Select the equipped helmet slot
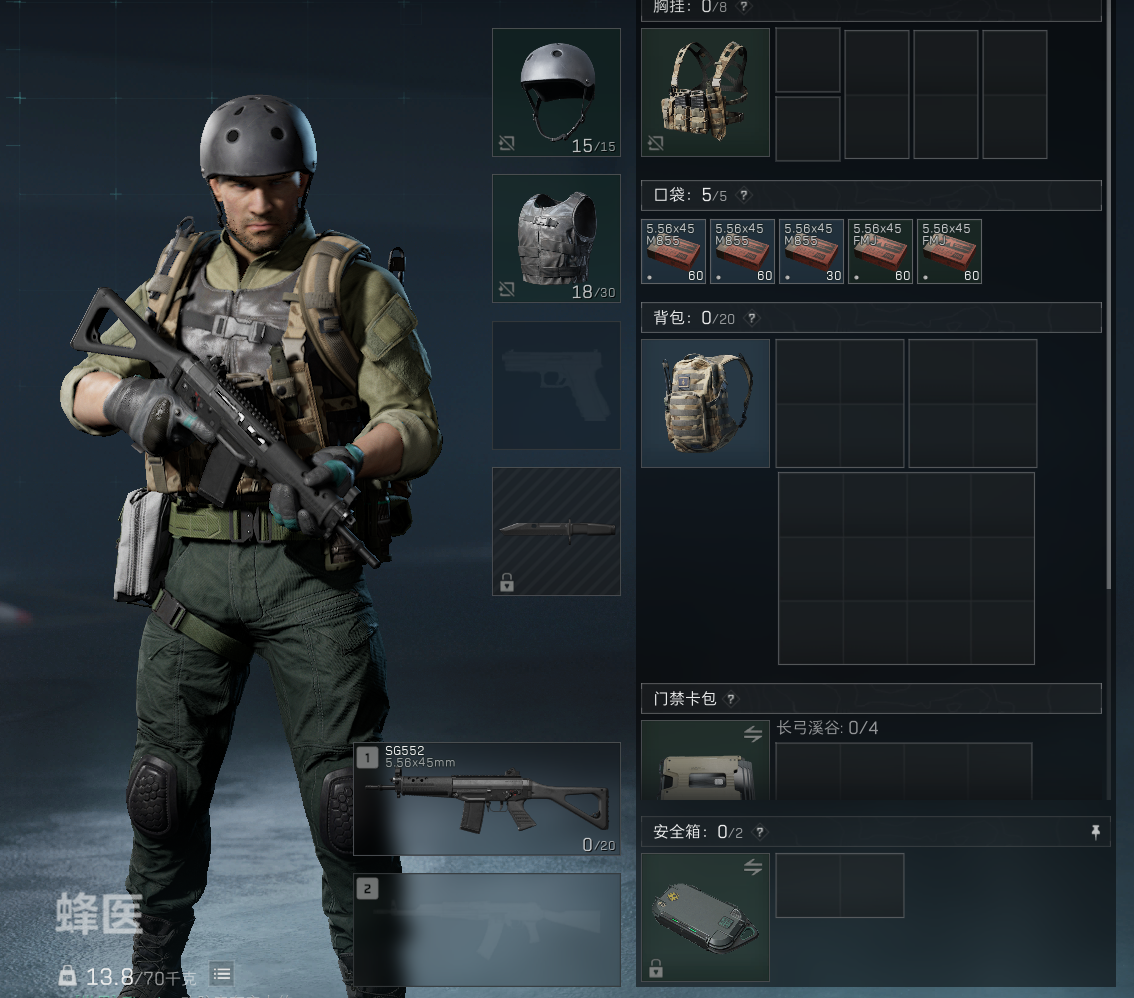This screenshot has width=1134, height=998. (556, 92)
